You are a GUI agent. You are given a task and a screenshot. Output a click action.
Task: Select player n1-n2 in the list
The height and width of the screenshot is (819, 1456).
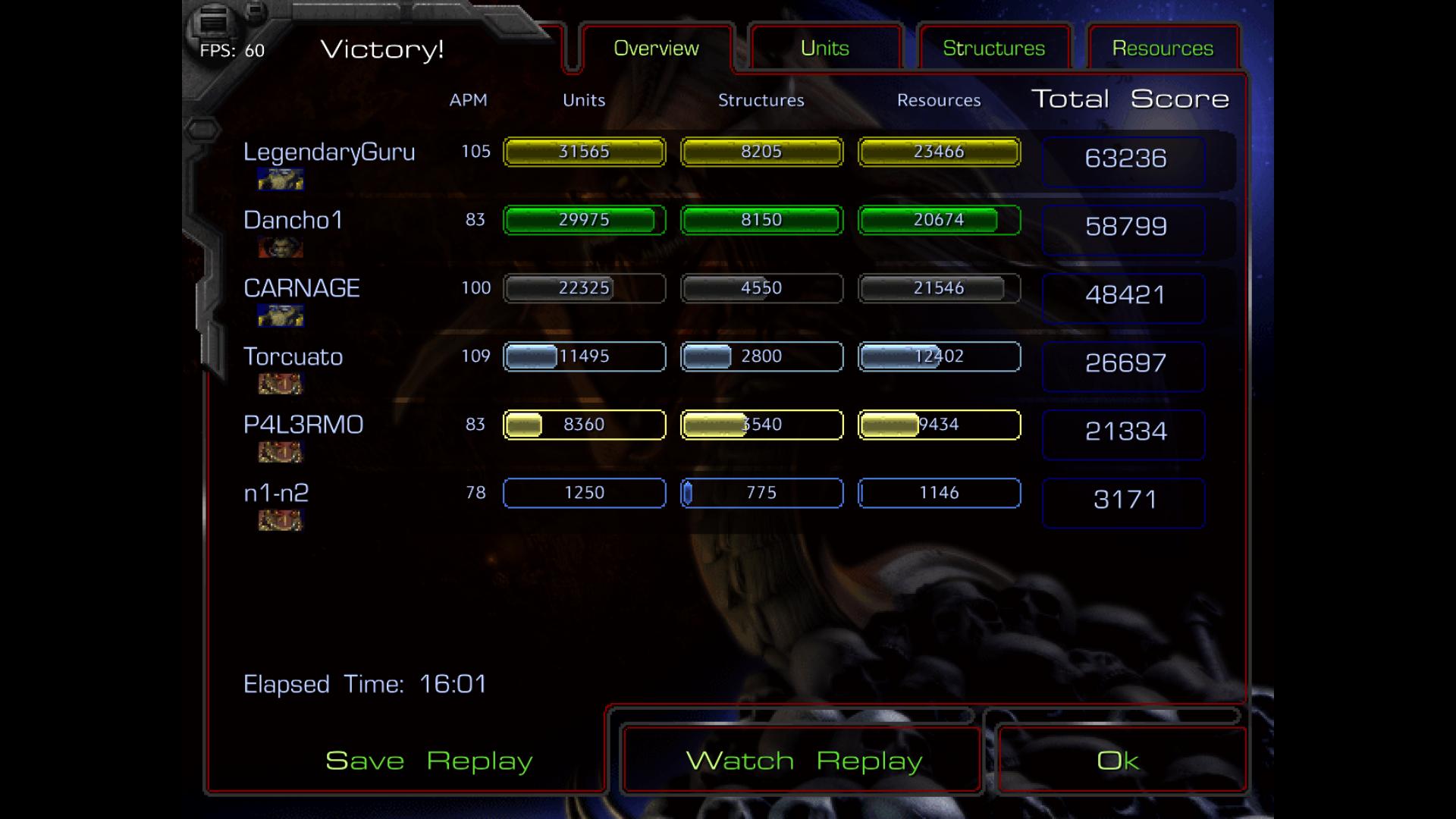[276, 494]
